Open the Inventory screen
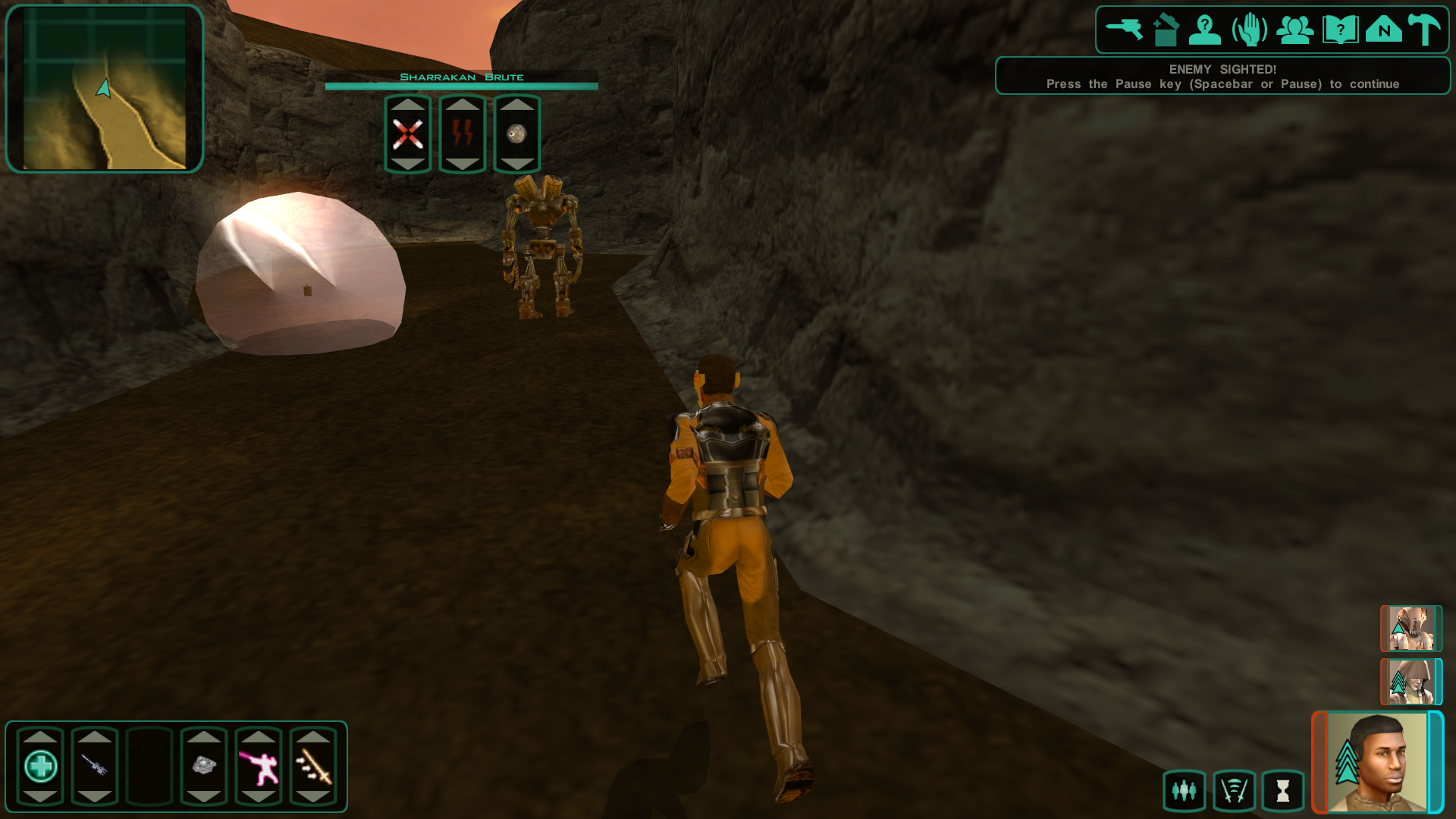 click(x=1166, y=29)
